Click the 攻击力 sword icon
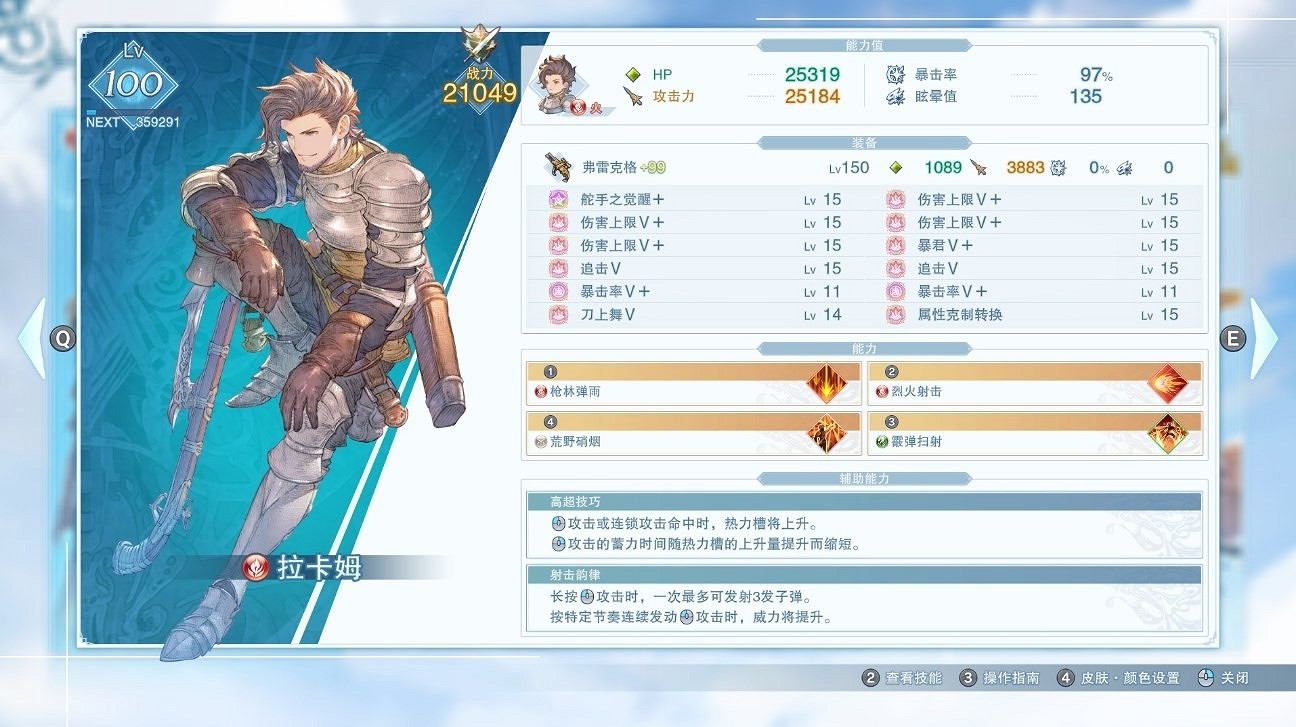The width and height of the screenshot is (1296, 727). pos(632,96)
